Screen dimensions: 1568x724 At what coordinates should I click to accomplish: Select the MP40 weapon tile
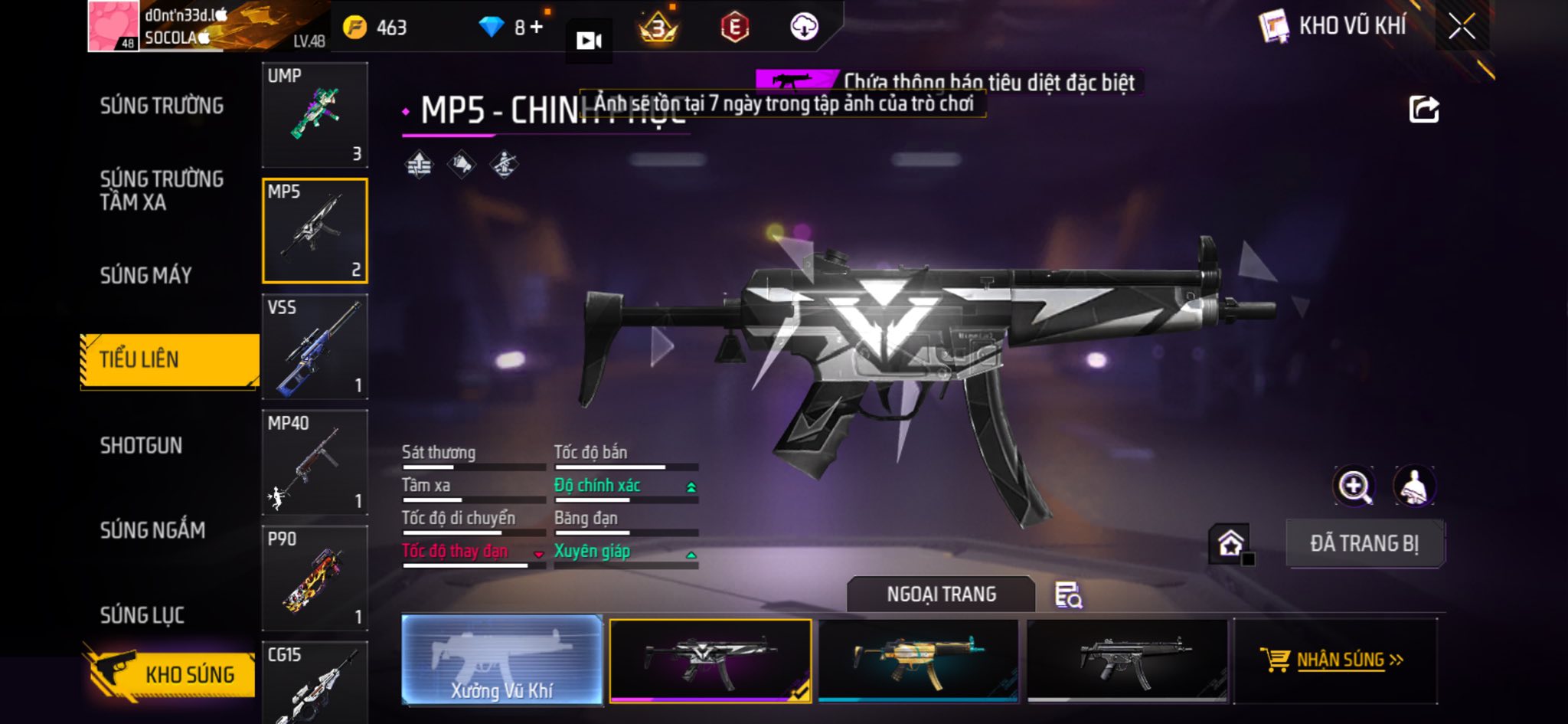click(x=315, y=462)
